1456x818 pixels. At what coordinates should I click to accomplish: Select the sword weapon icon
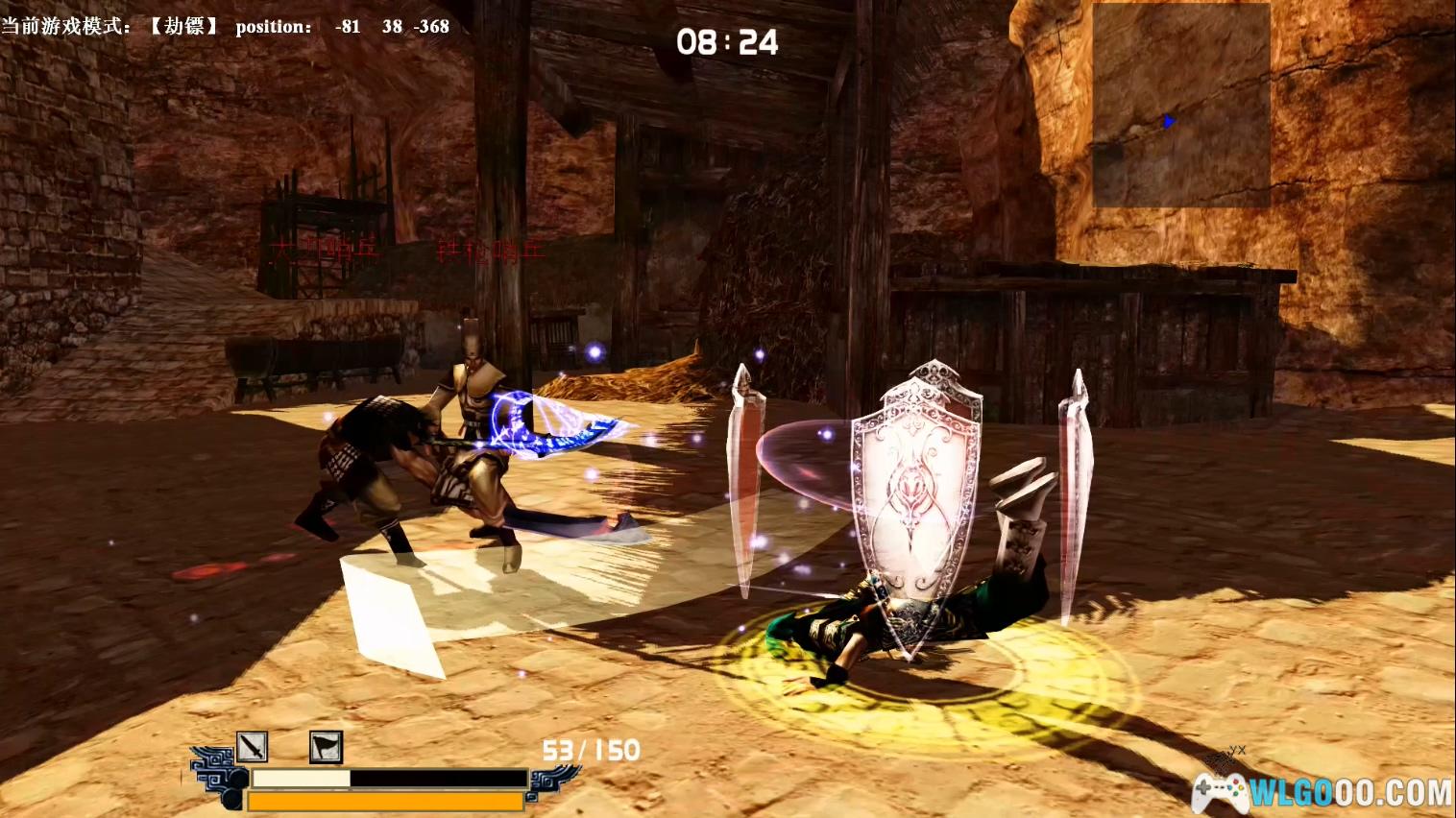pyautogui.click(x=252, y=746)
